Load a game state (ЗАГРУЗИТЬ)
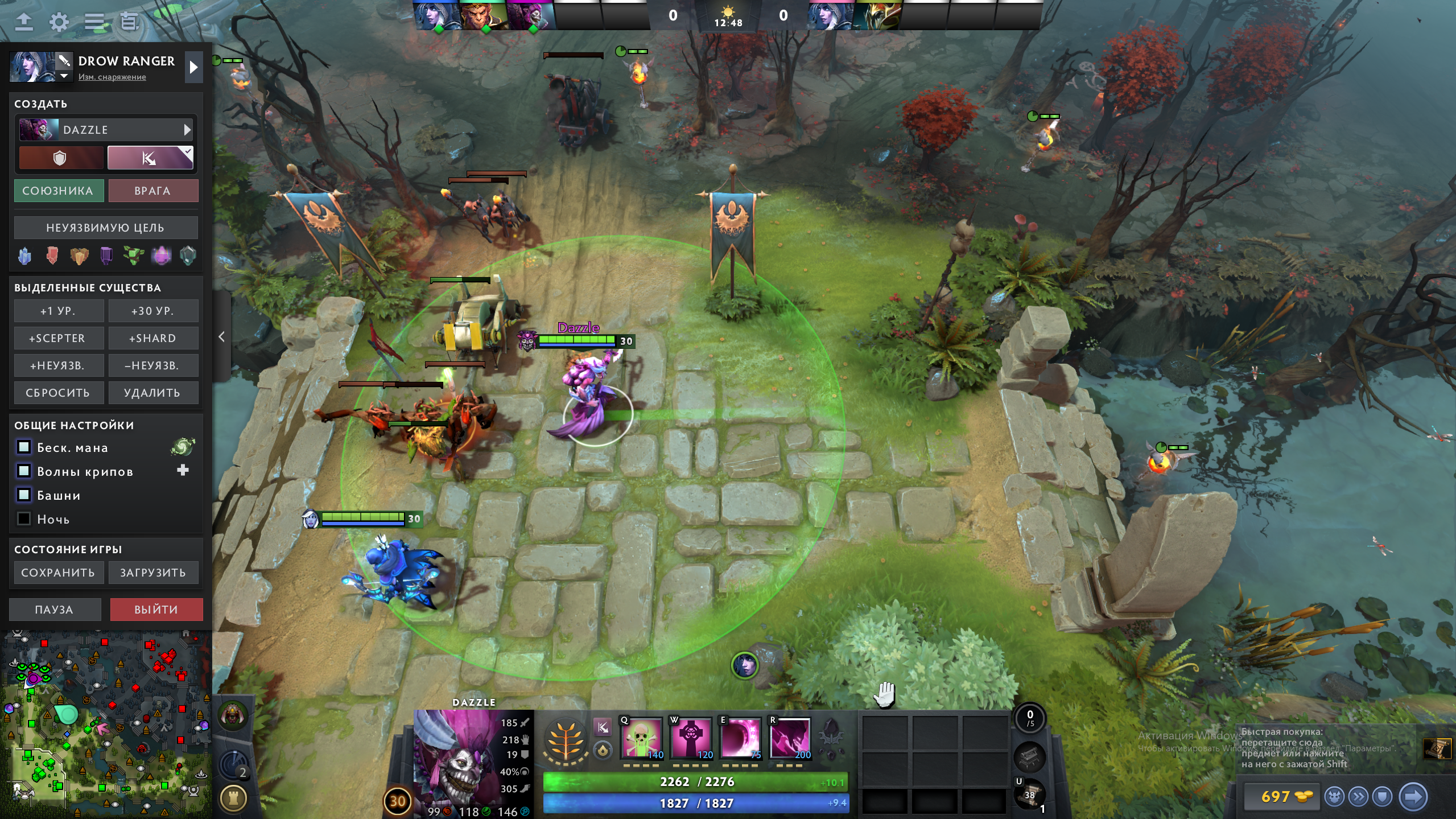Viewport: 1456px width, 819px height. 152,573
